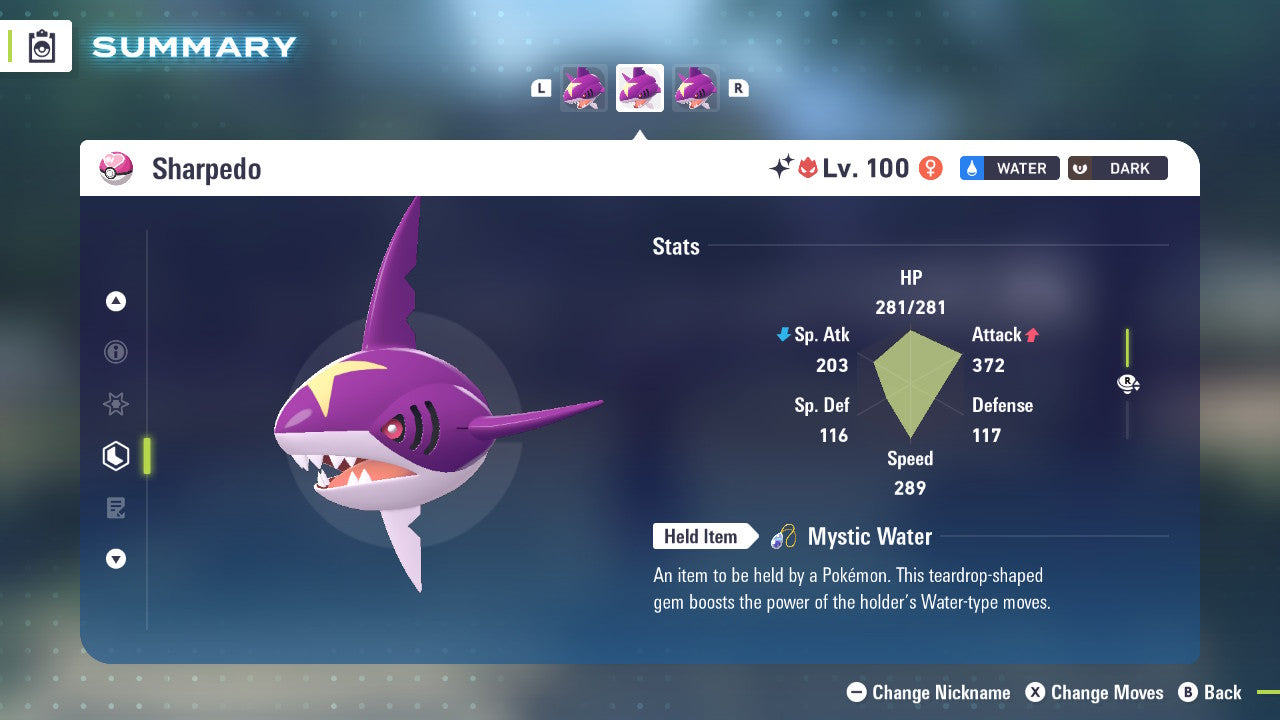Select the female gender symbol icon
The width and height of the screenshot is (1280, 720).
(931, 168)
